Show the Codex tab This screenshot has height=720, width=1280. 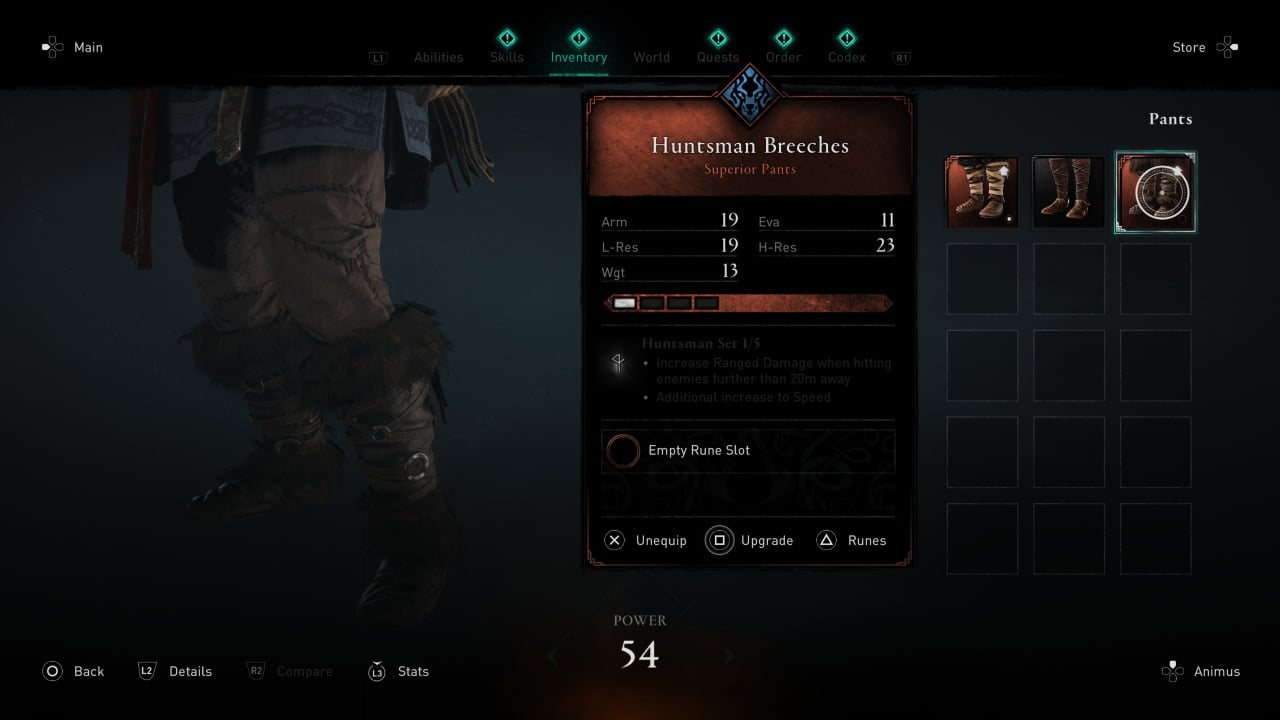pos(847,57)
